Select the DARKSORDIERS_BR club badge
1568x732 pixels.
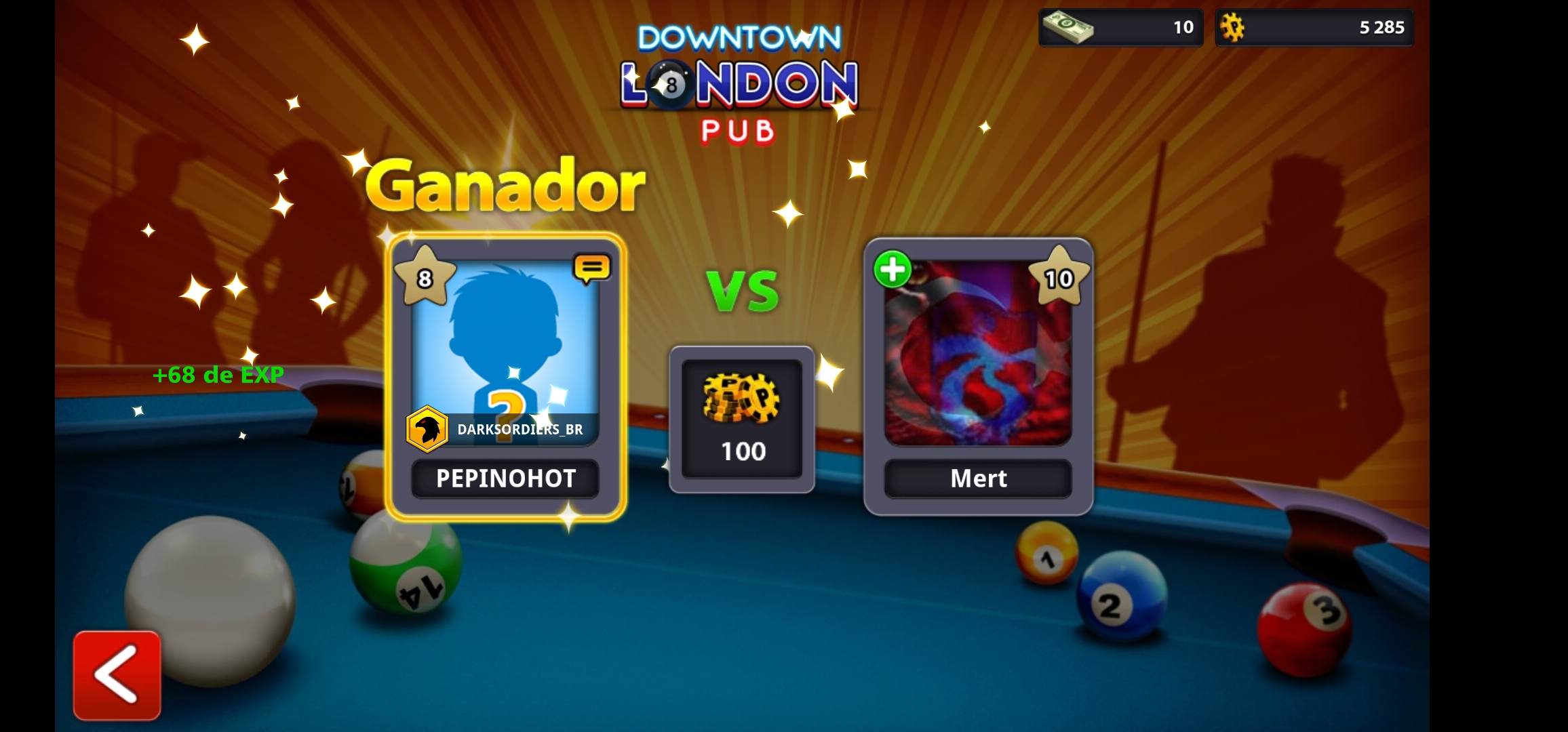pyautogui.click(x=427, y=429)
